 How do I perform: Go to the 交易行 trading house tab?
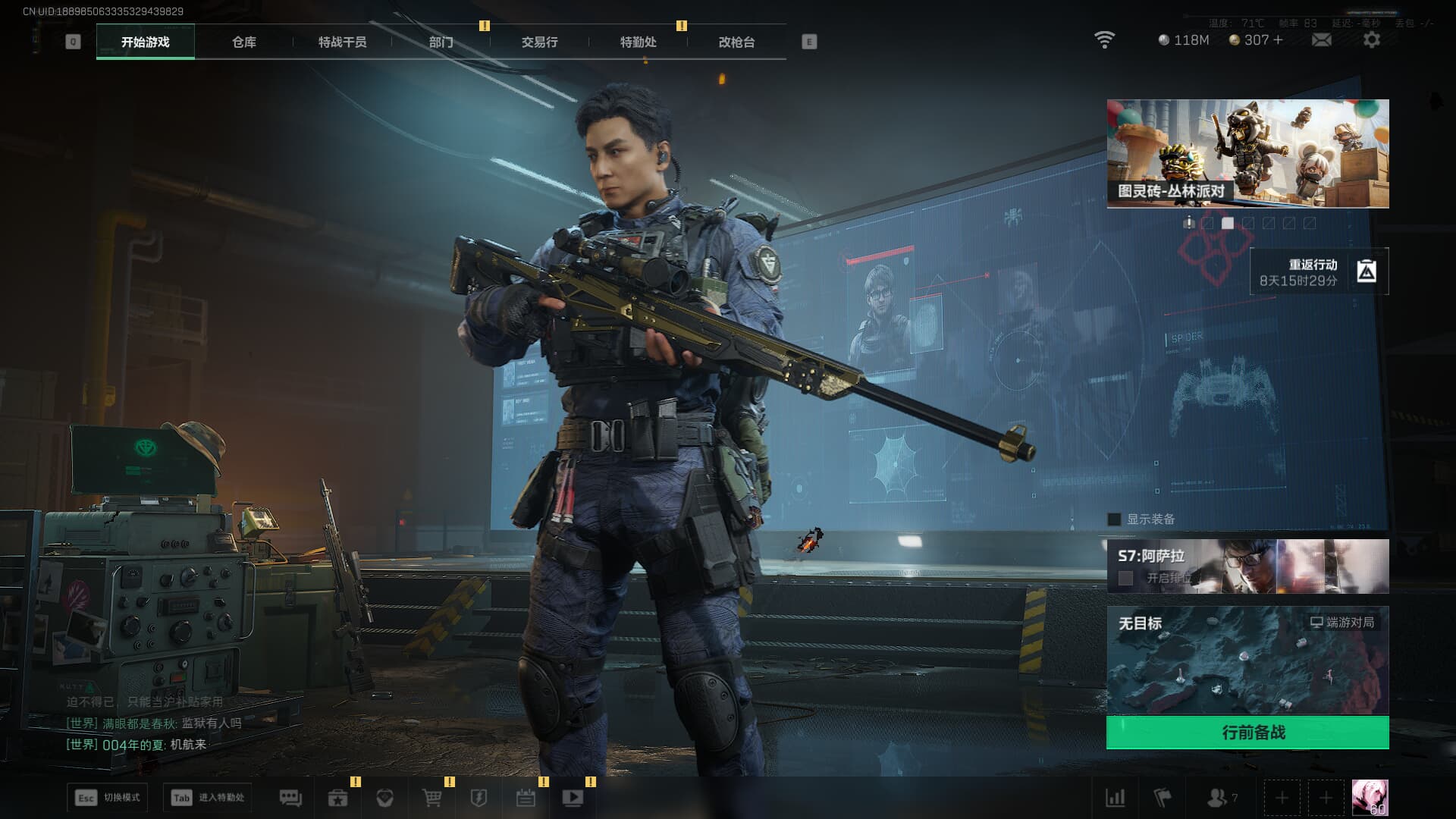click(539, 42)
